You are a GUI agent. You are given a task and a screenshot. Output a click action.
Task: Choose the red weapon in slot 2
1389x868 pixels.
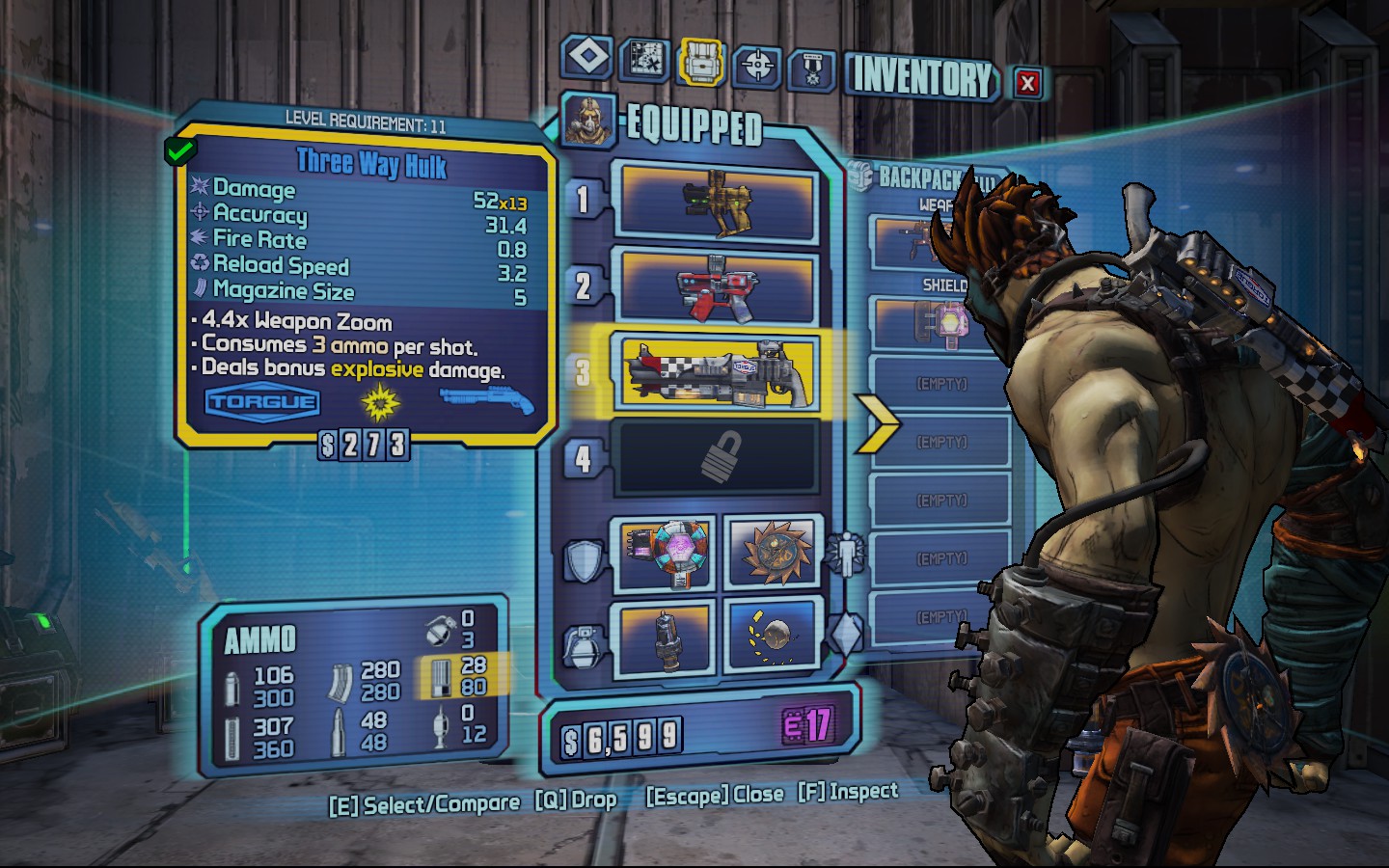(x=717, y=287)
